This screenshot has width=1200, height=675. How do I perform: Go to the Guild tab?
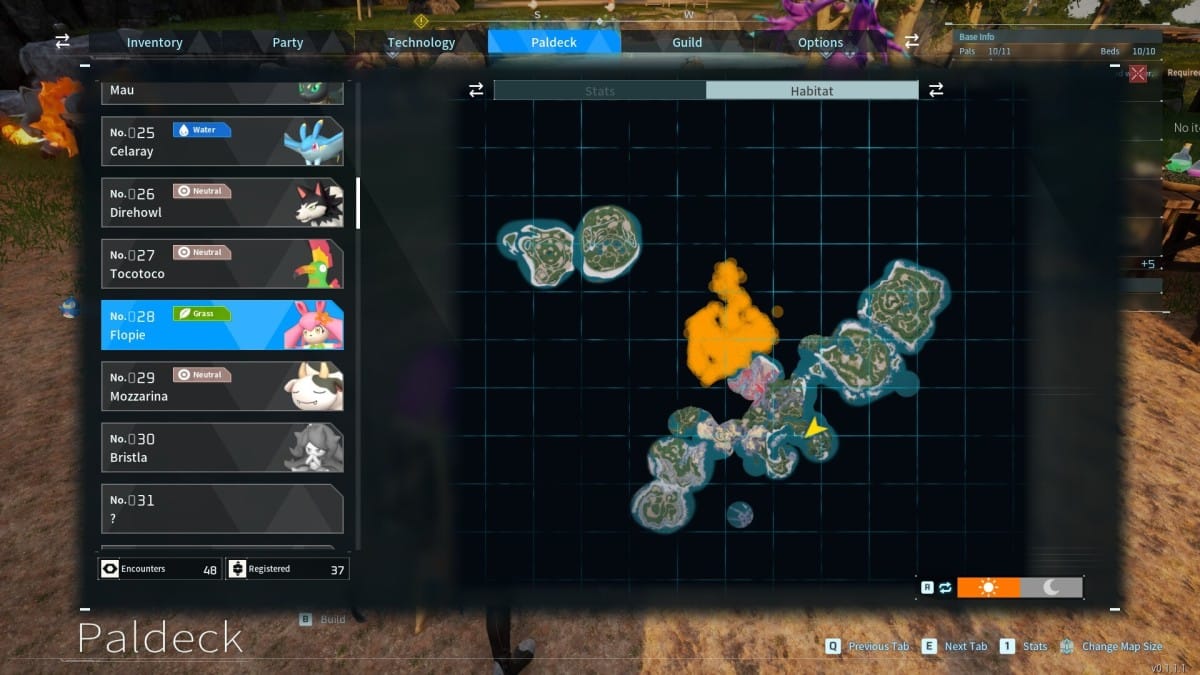687,43
